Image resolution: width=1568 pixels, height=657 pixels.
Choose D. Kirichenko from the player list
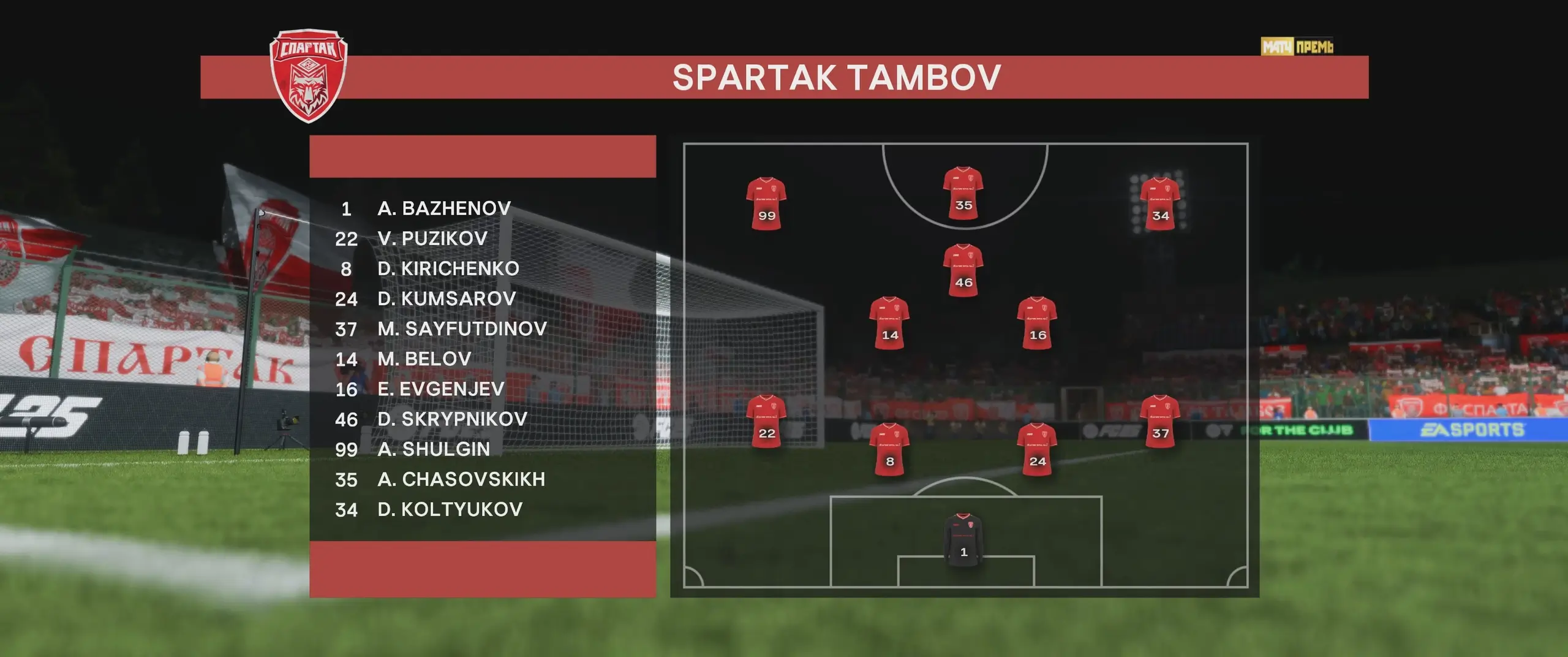pos(448,268)
